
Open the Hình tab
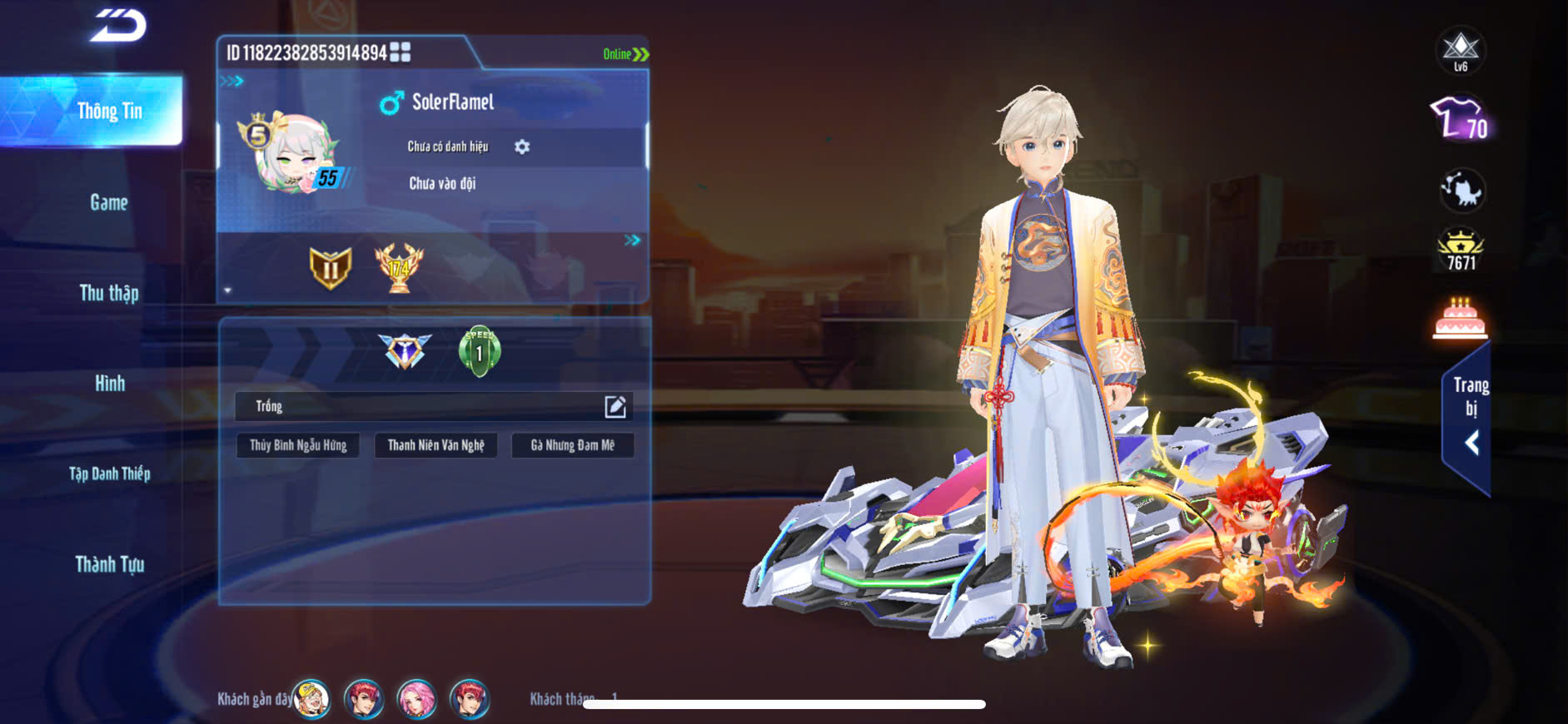(x=109, y=384)
